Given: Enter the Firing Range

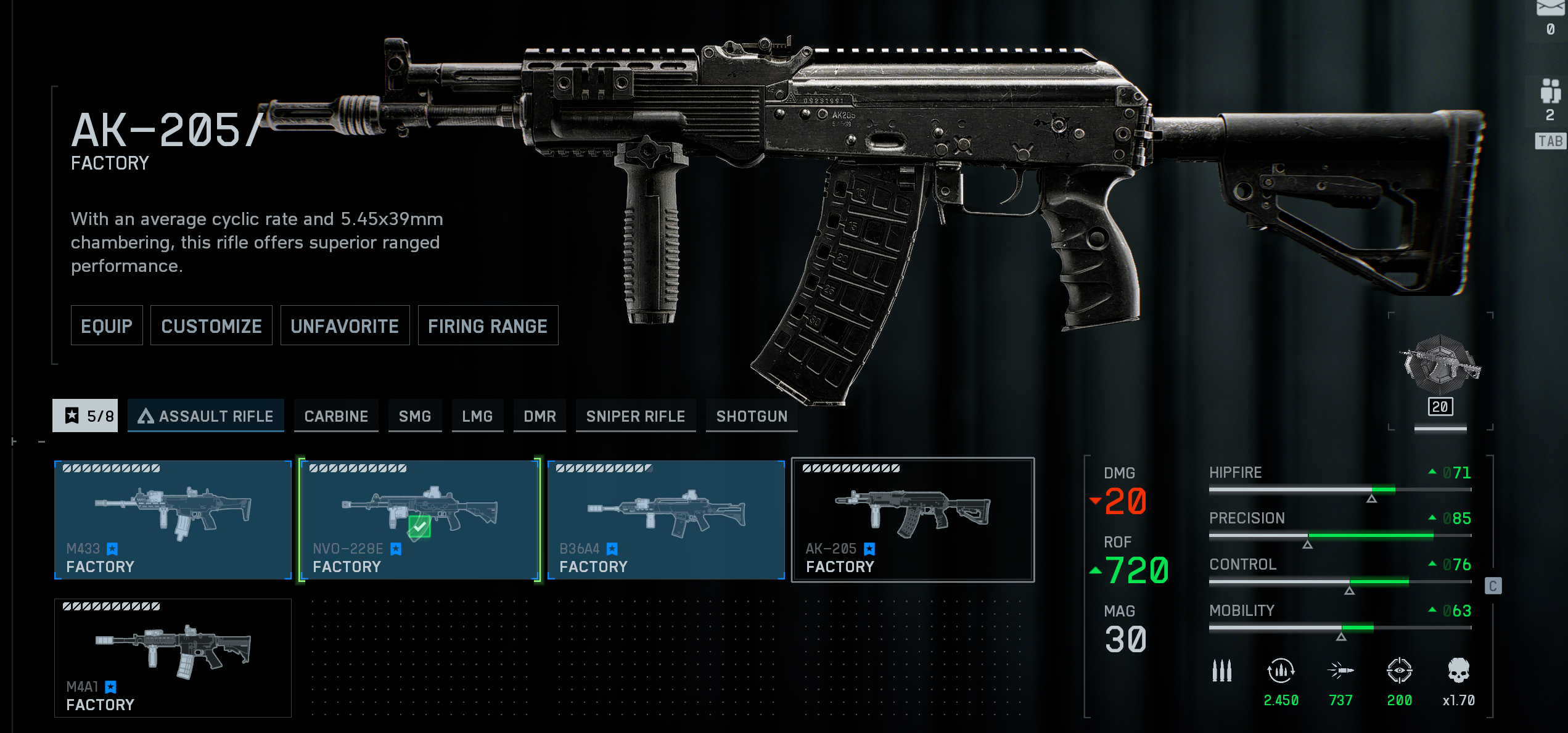Looking at the screenshot, I should [488, 326].
